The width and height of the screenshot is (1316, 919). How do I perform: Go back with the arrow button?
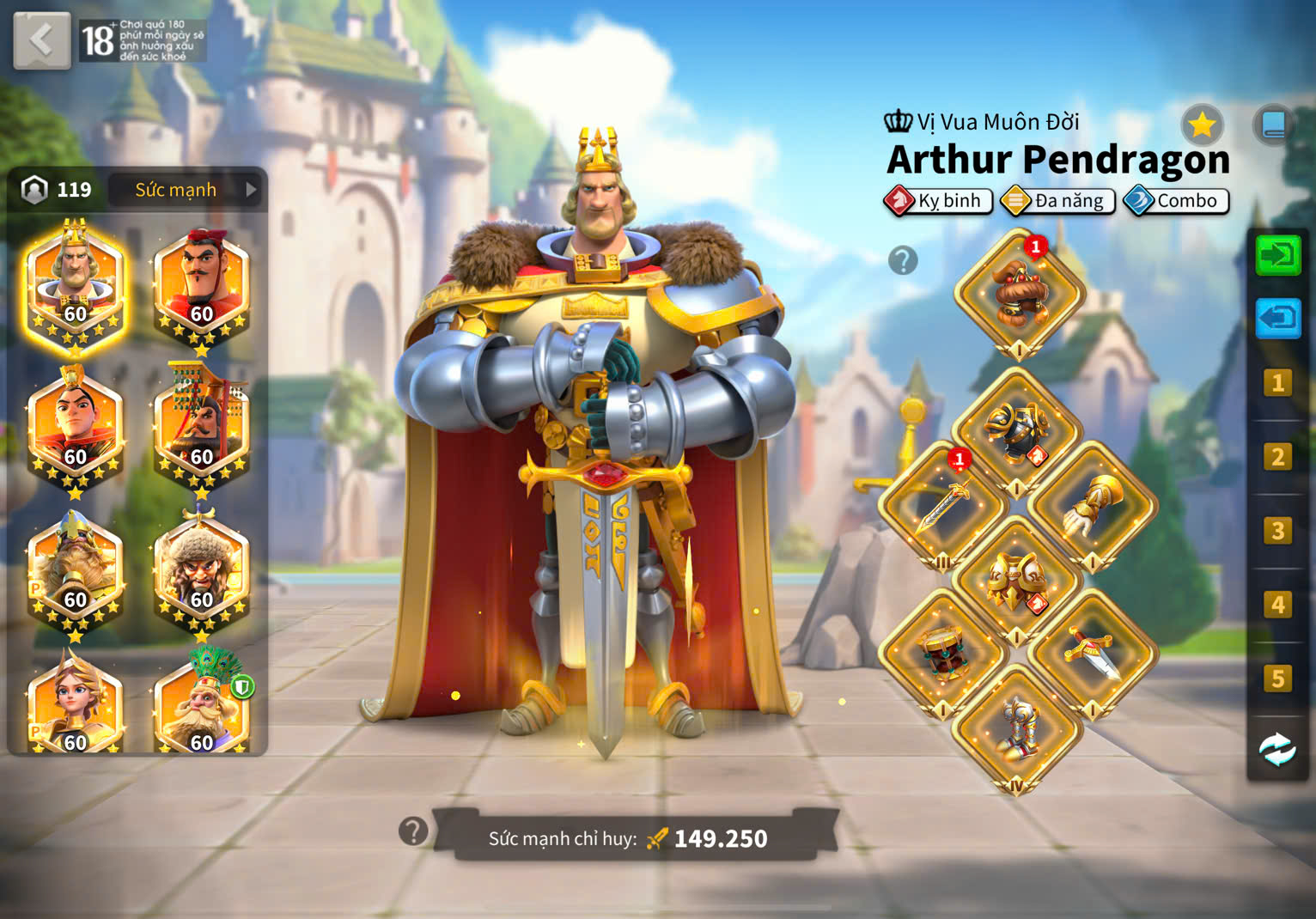point(41,40)
